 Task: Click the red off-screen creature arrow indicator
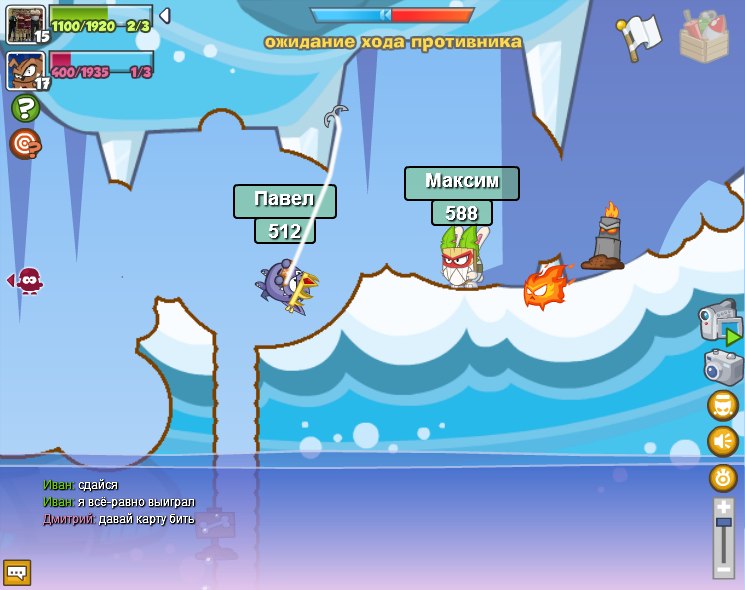tap(26, 281)
